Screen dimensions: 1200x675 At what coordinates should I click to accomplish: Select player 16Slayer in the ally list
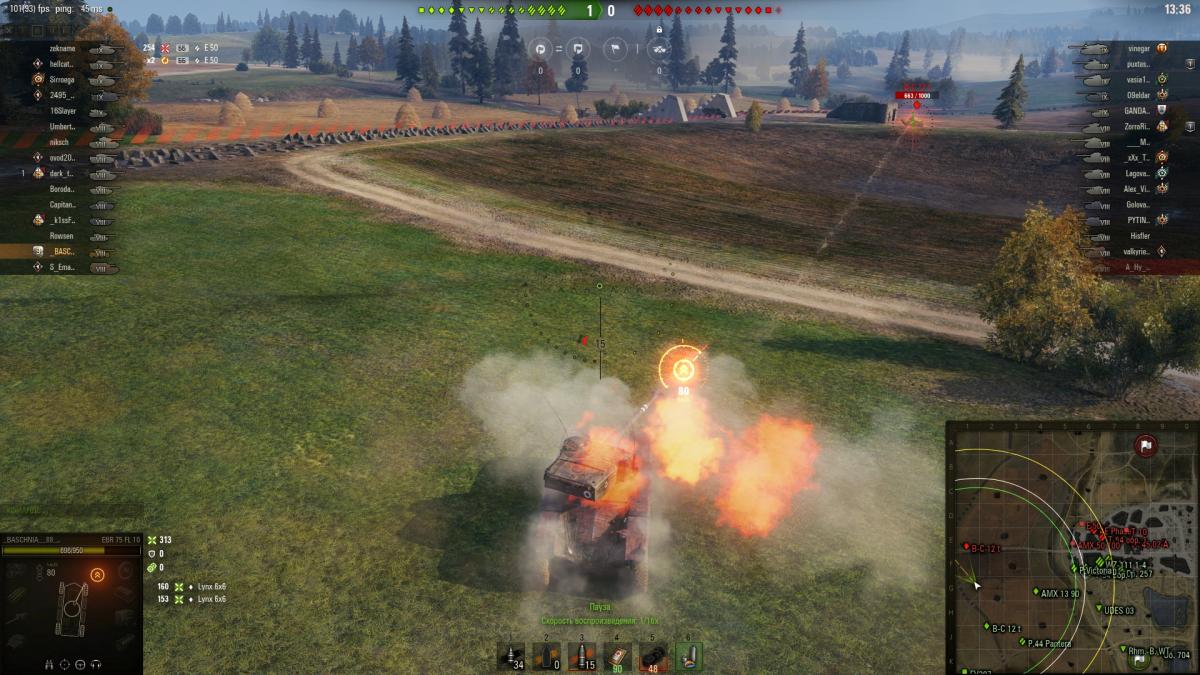point(64,111)
